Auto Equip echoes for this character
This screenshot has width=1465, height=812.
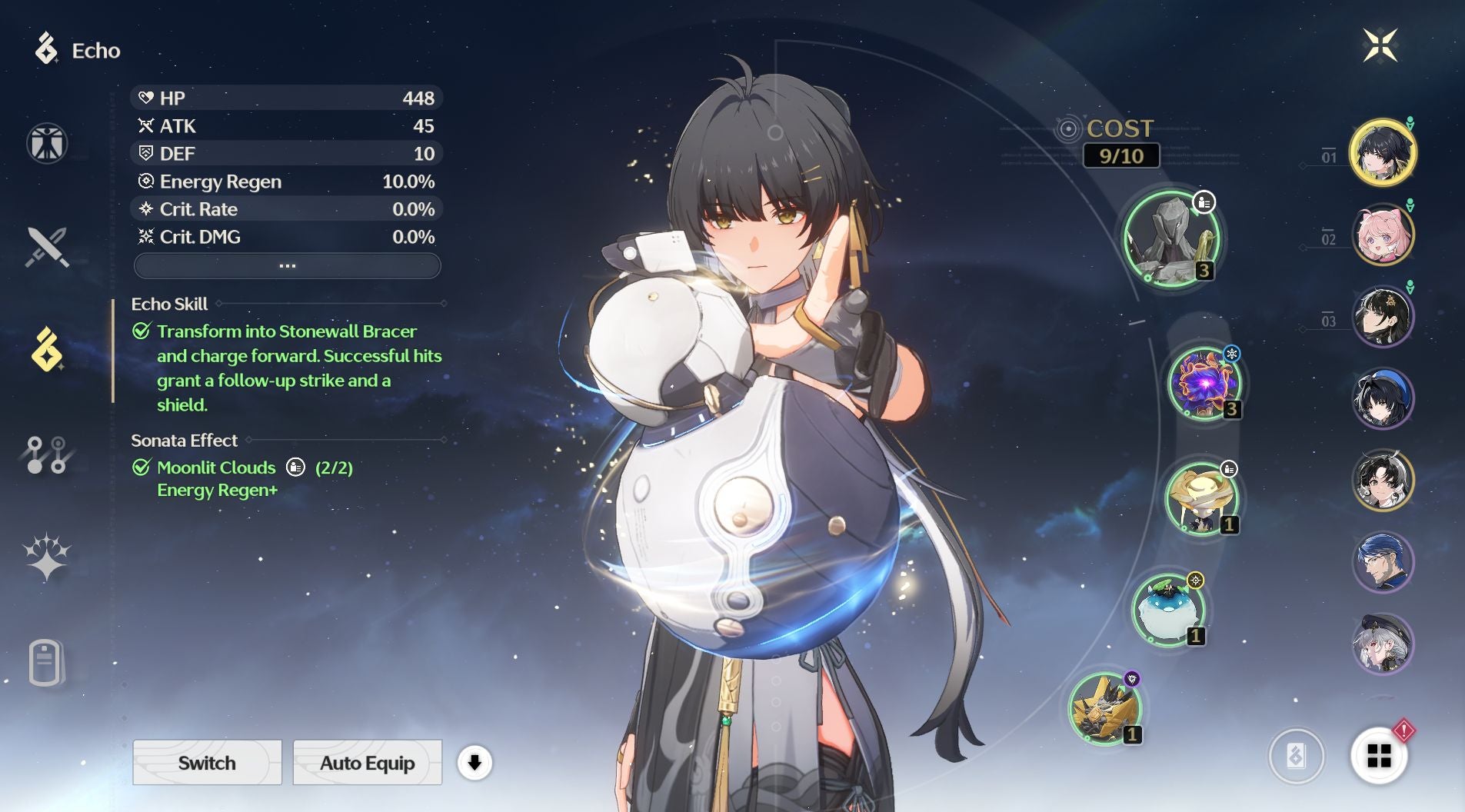tap(367, 763)
